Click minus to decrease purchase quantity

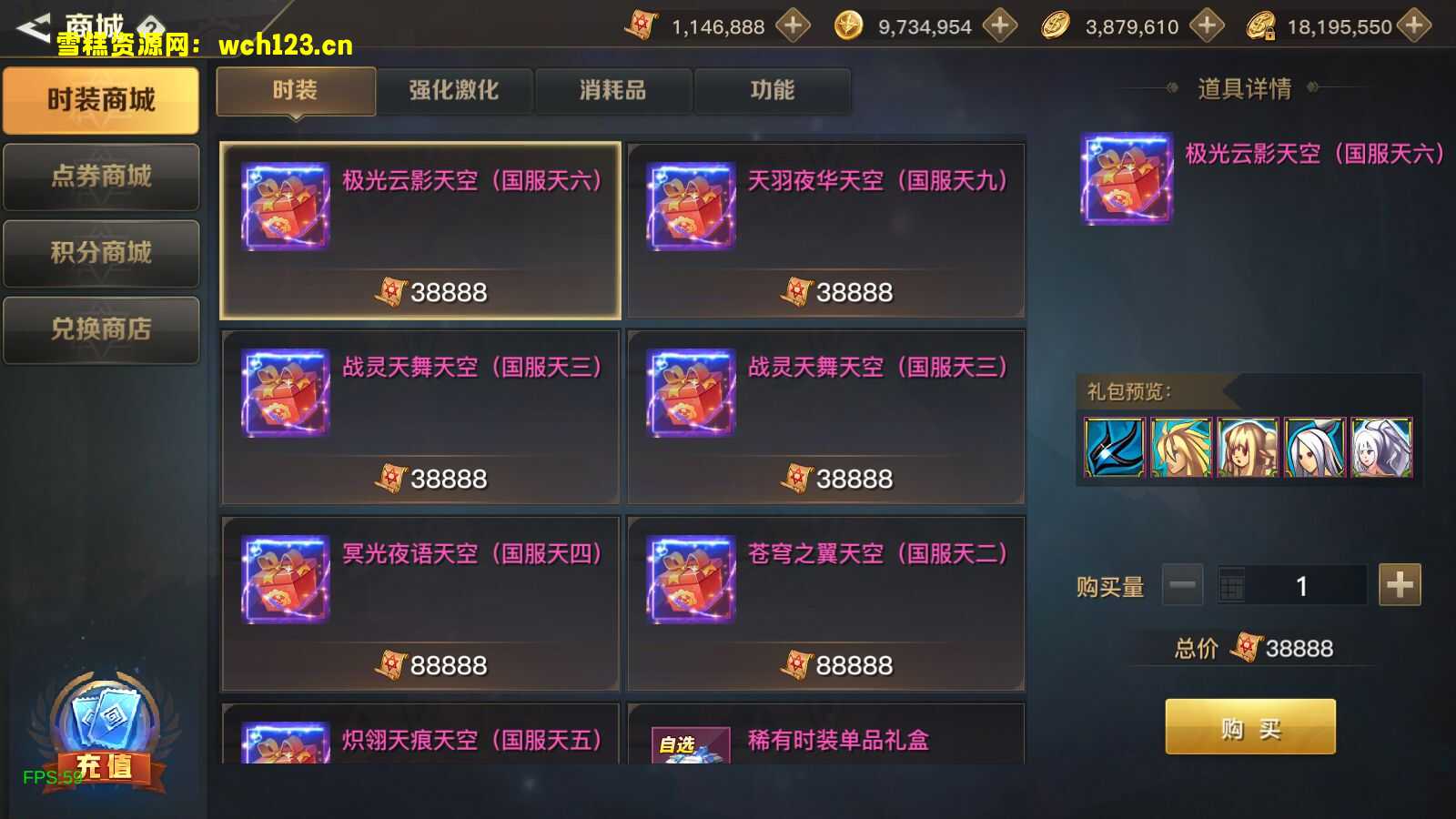pyautogui.click(x=1184, y=585)
